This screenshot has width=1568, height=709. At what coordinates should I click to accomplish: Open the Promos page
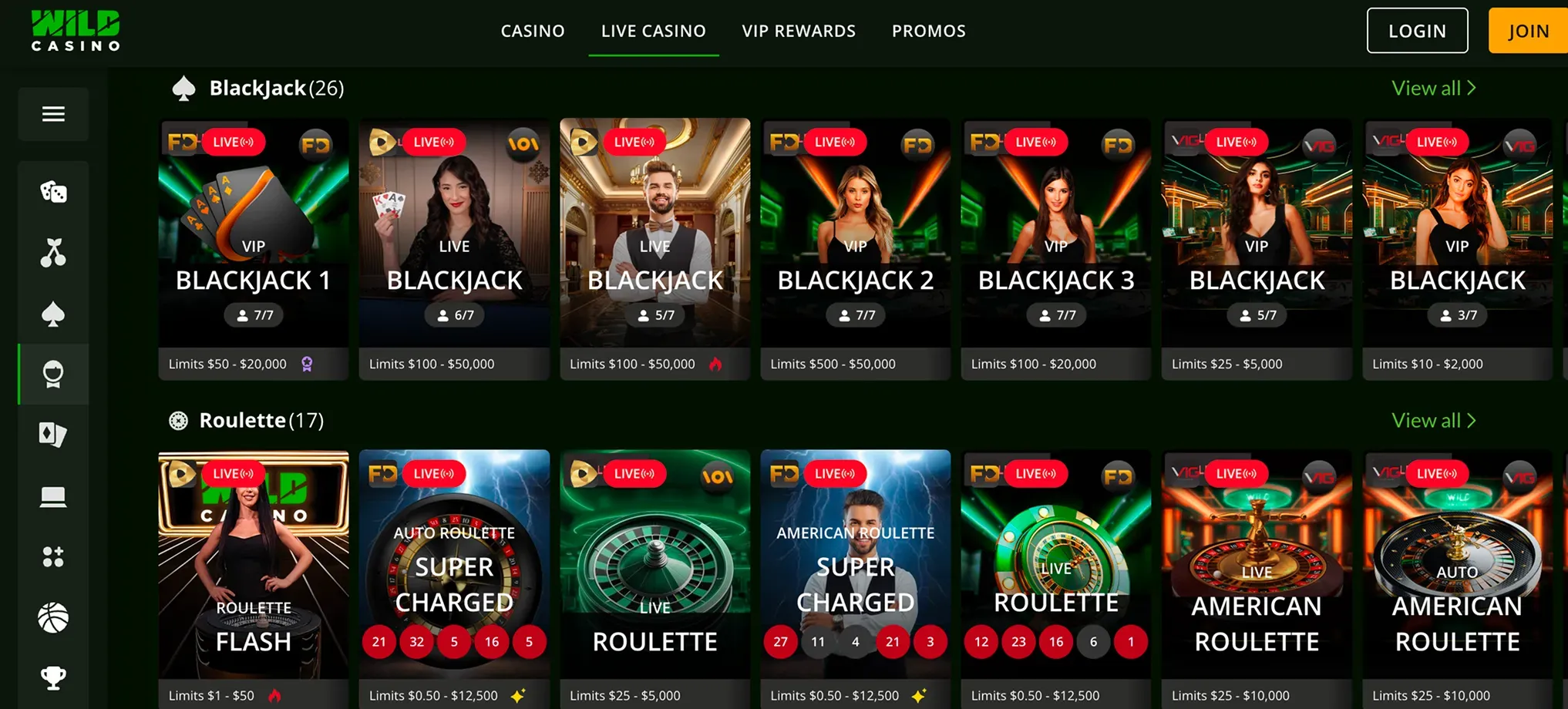928,31
